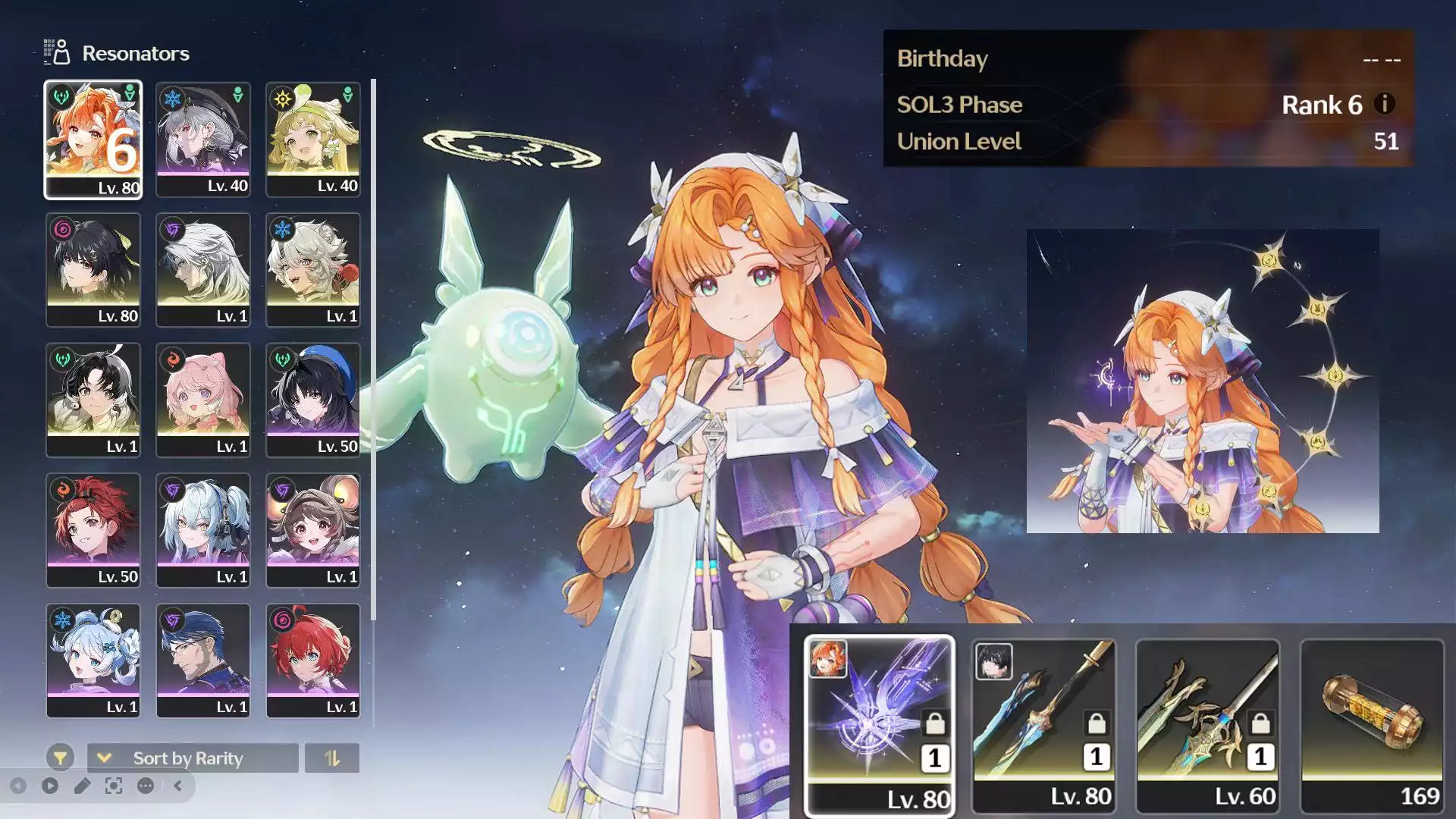Select the Lv. 60 golden sword slot
This screenshot has width=1456, height=819.
click(x=1207, y=725)
